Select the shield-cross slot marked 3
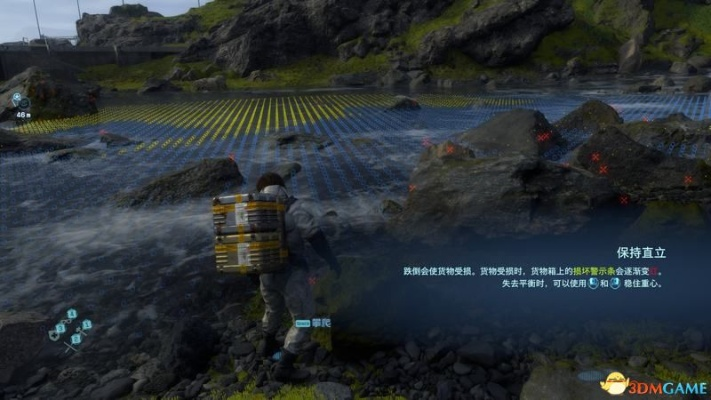Screen dimensions: 711x400 (x=59, y=328)
